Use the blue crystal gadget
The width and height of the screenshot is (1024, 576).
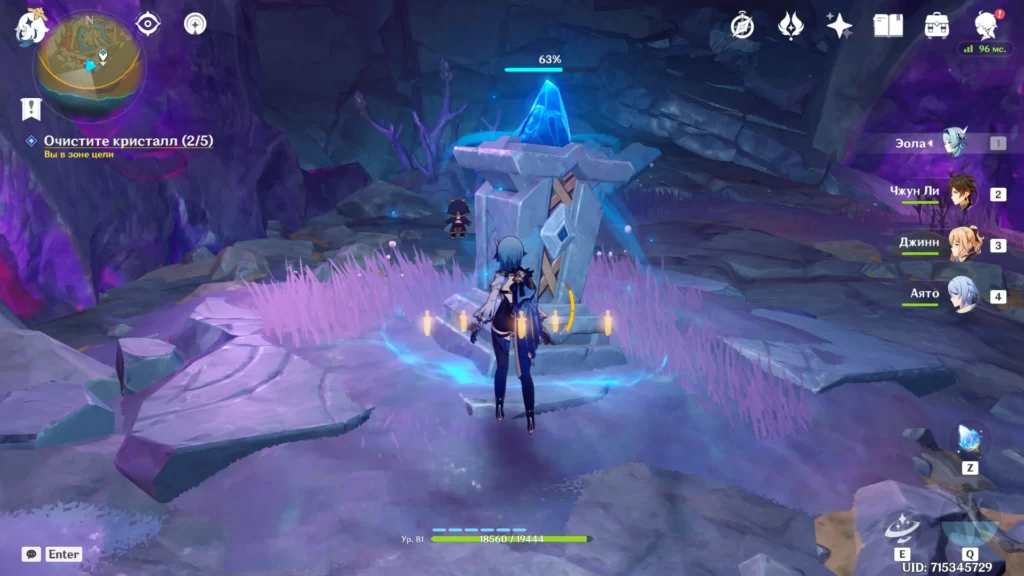[969, 439]
